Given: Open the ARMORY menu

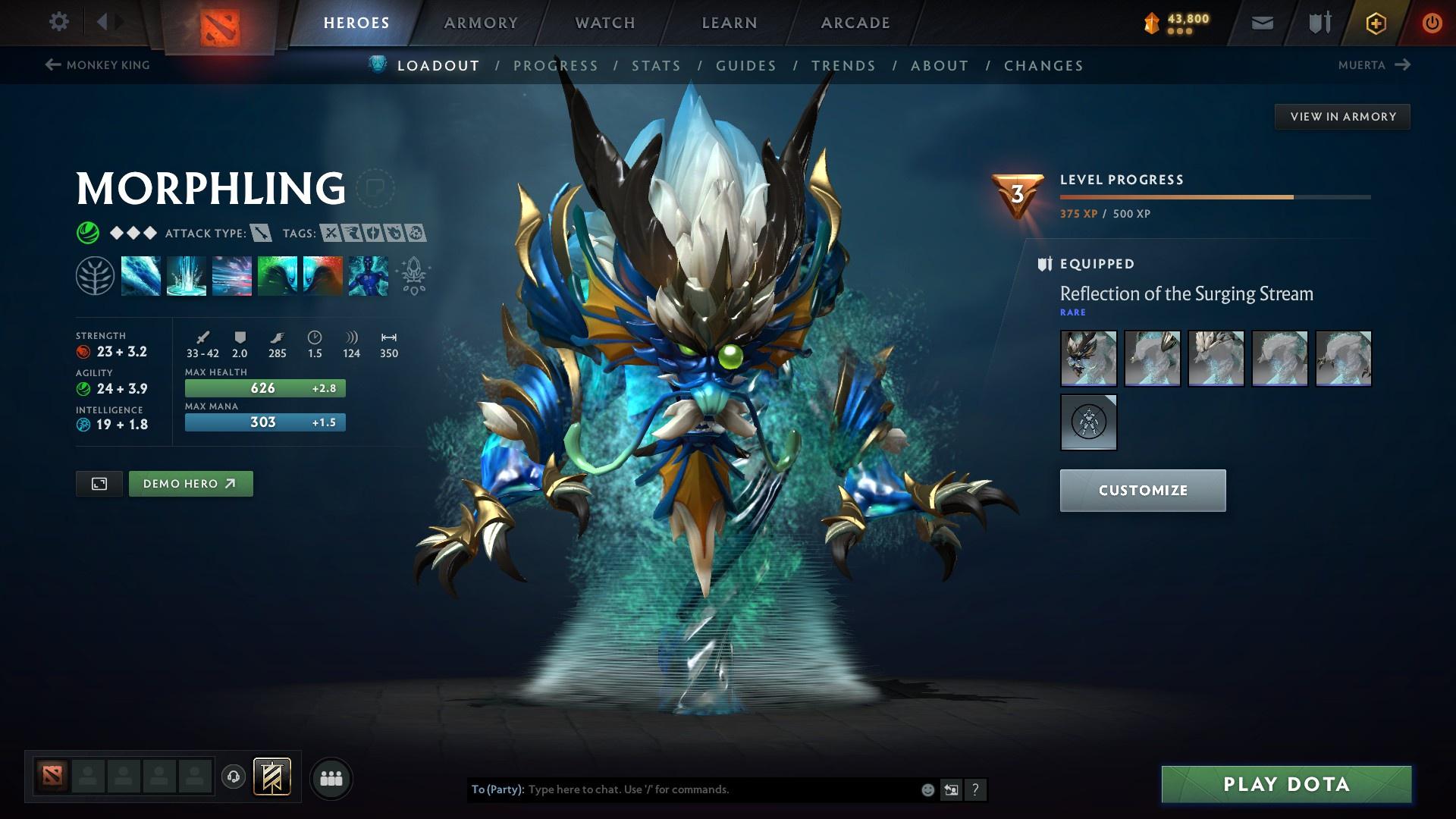Looking at the screenshot, I should point(481,23).
